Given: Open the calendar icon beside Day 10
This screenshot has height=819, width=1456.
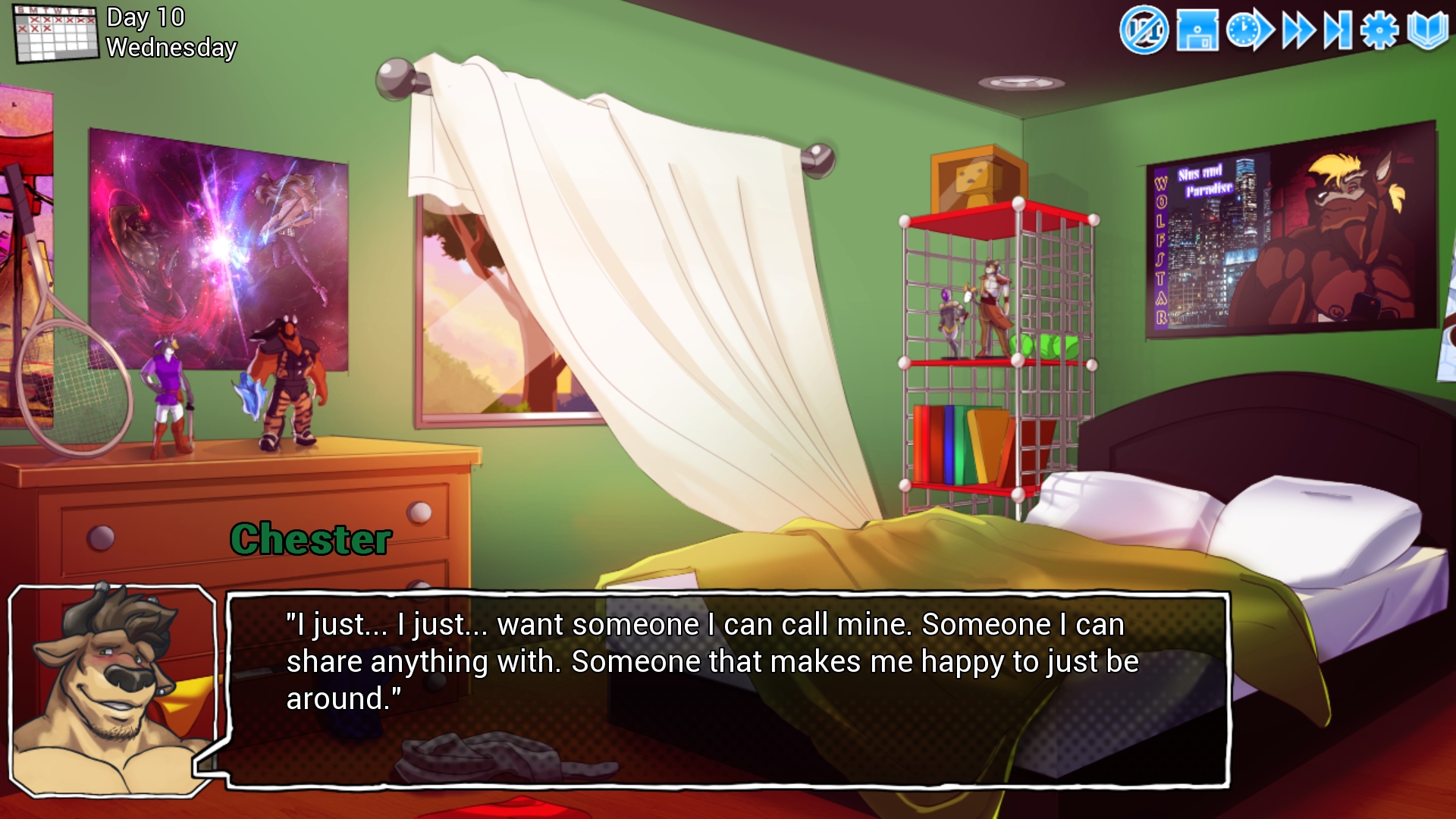Looking at the screenshot, I should click(x=56, y=33).
